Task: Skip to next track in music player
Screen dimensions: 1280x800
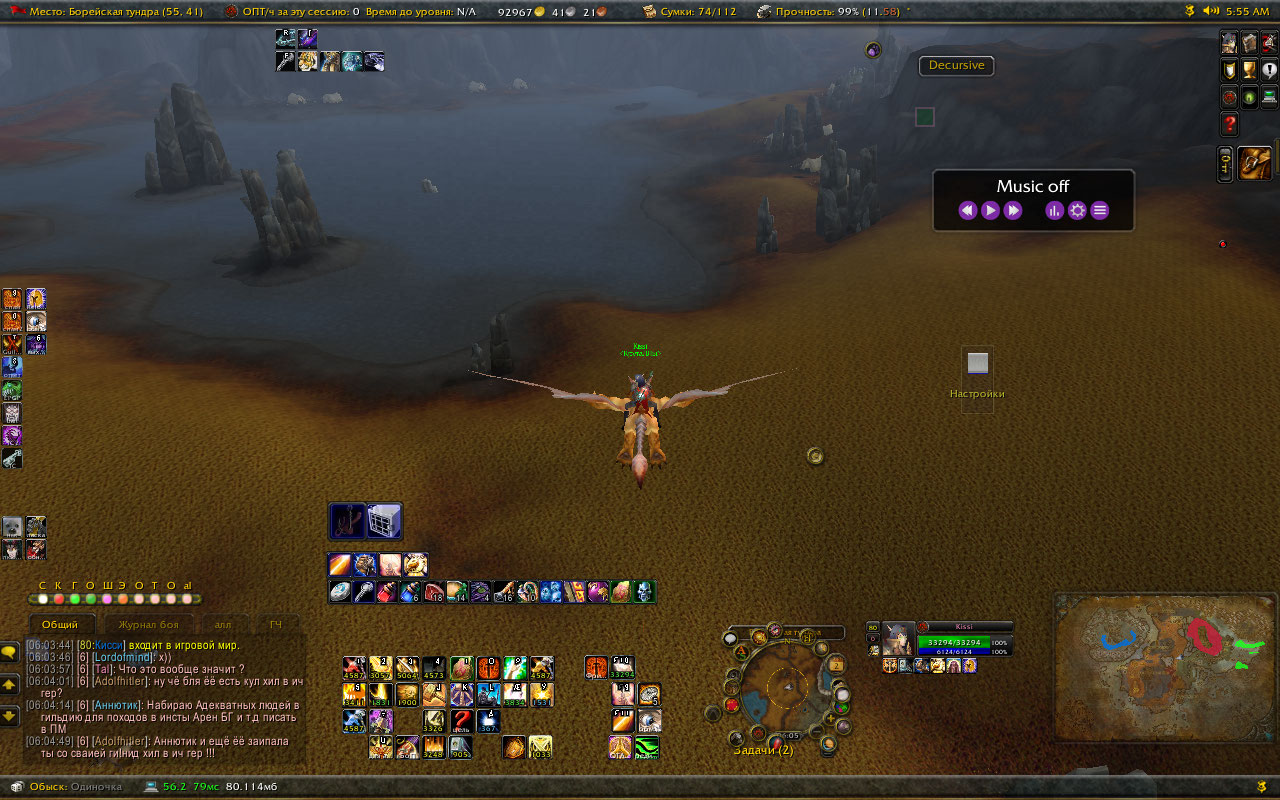Action: (x=1013, y=210)
